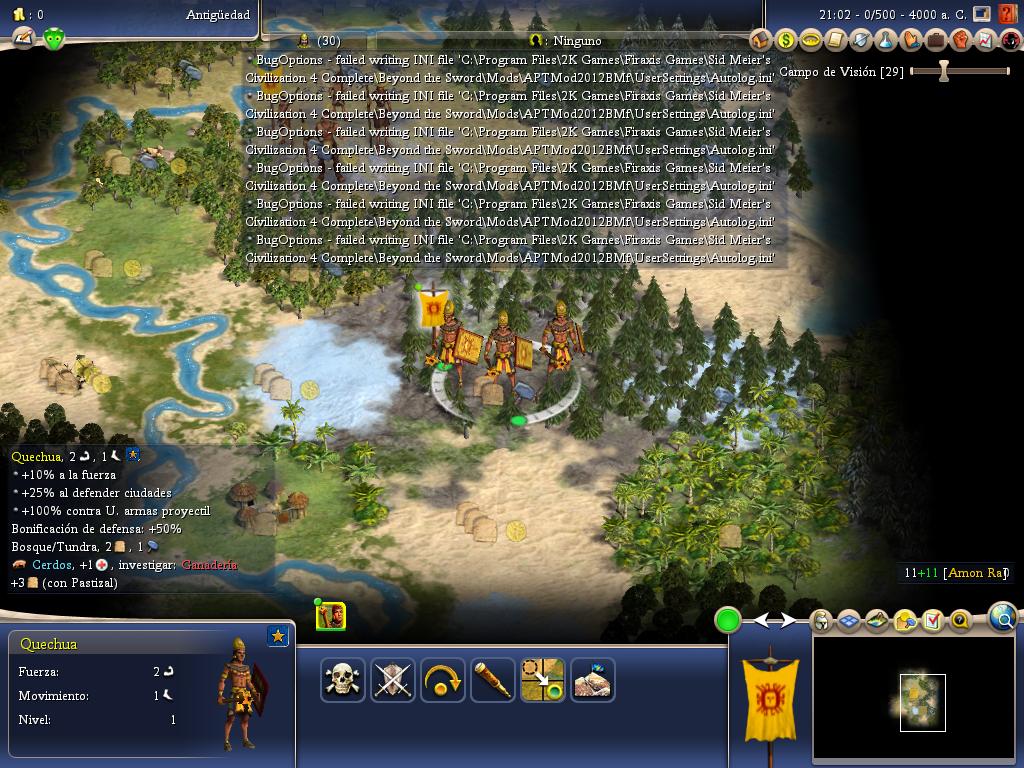Select the skip turn curved arrow command
Screen dimensions: 1024x768
(443, 680)
